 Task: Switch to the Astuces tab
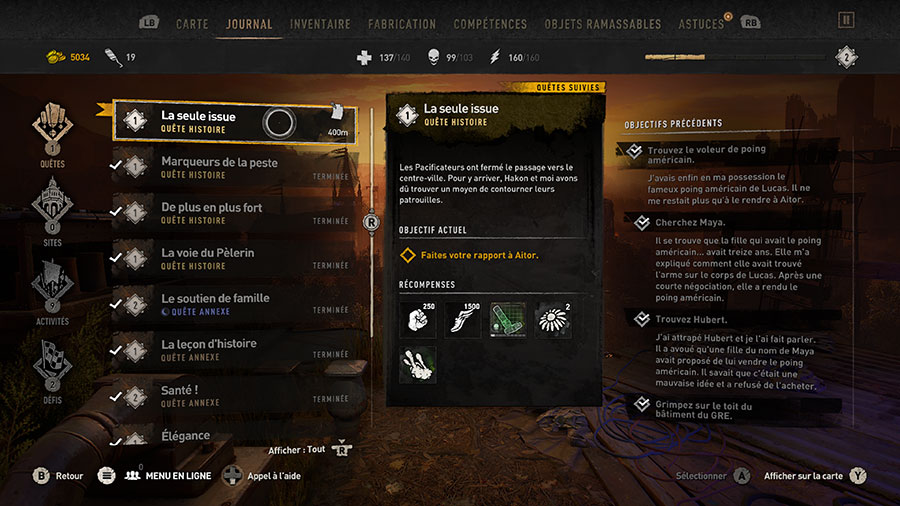700,23
